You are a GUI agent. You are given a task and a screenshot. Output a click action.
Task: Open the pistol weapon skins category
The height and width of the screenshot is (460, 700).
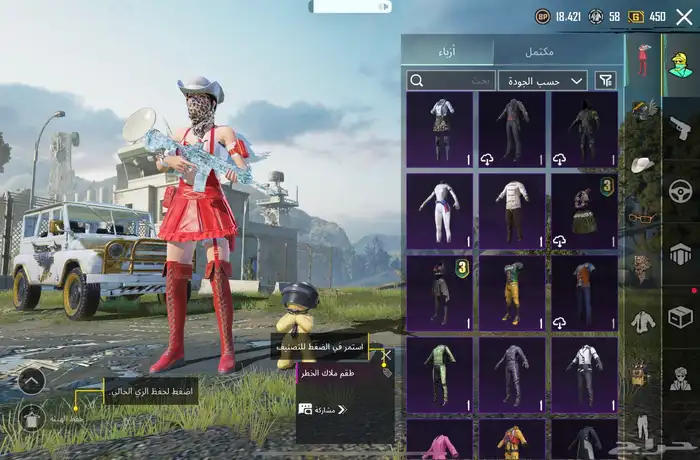coord(681,127)
